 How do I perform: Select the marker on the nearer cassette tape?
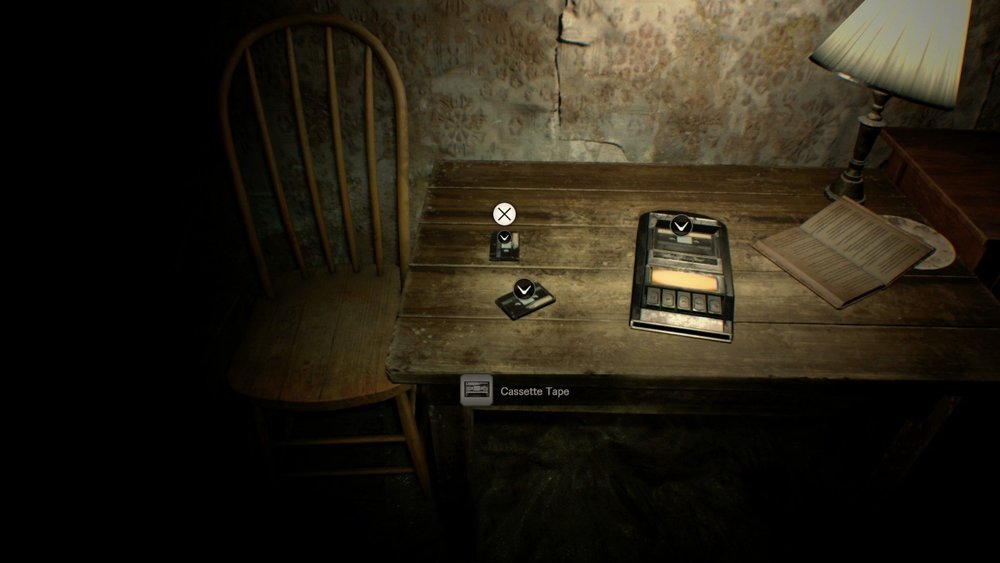coord(523,290)
